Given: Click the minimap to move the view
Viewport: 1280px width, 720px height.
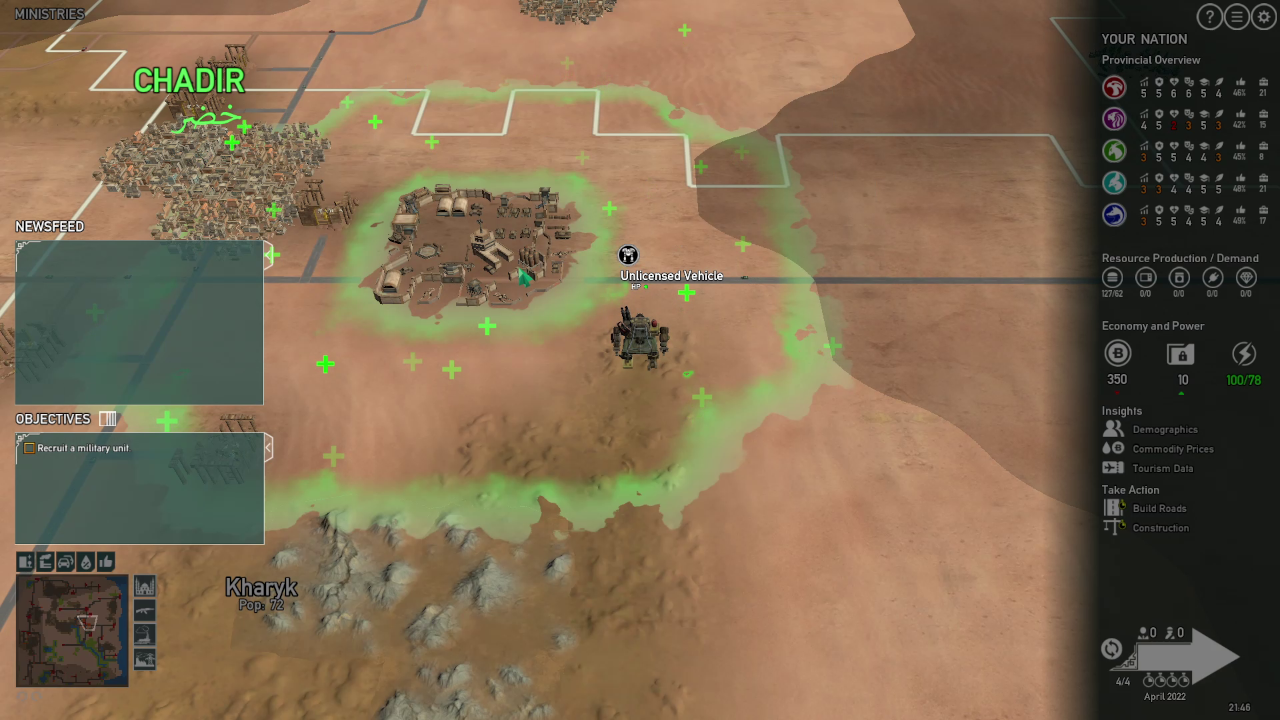Looking at the screenshot, I should coord(72,630).
